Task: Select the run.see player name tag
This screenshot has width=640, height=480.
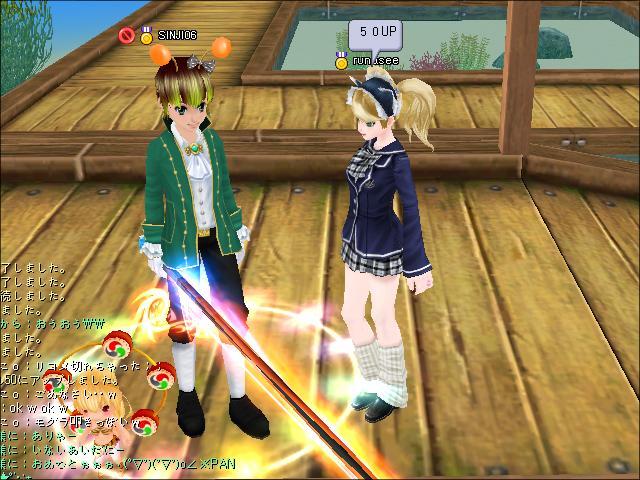Action: pyautogui.click(x=374, y=62)
